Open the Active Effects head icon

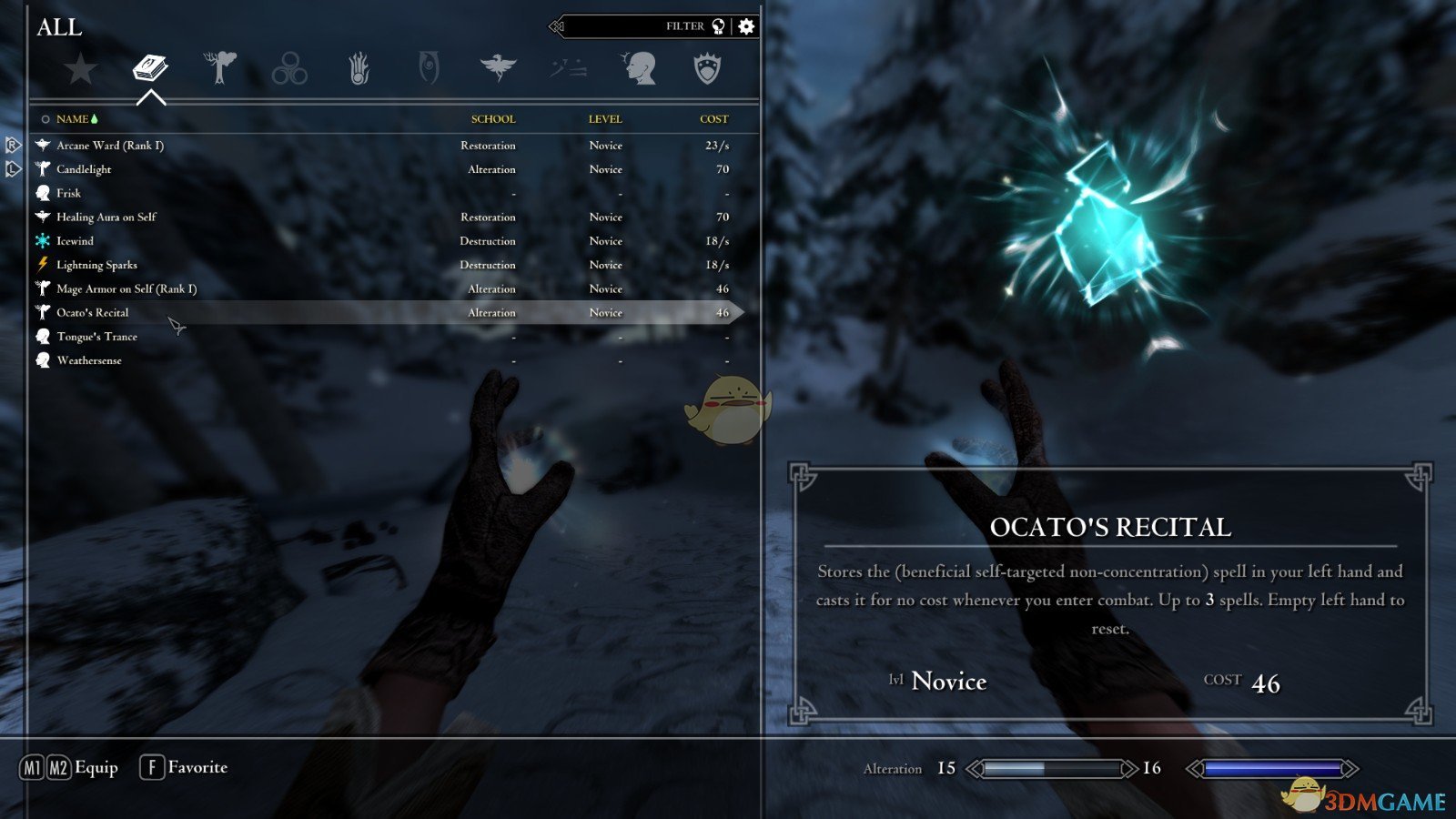(642, 67)
